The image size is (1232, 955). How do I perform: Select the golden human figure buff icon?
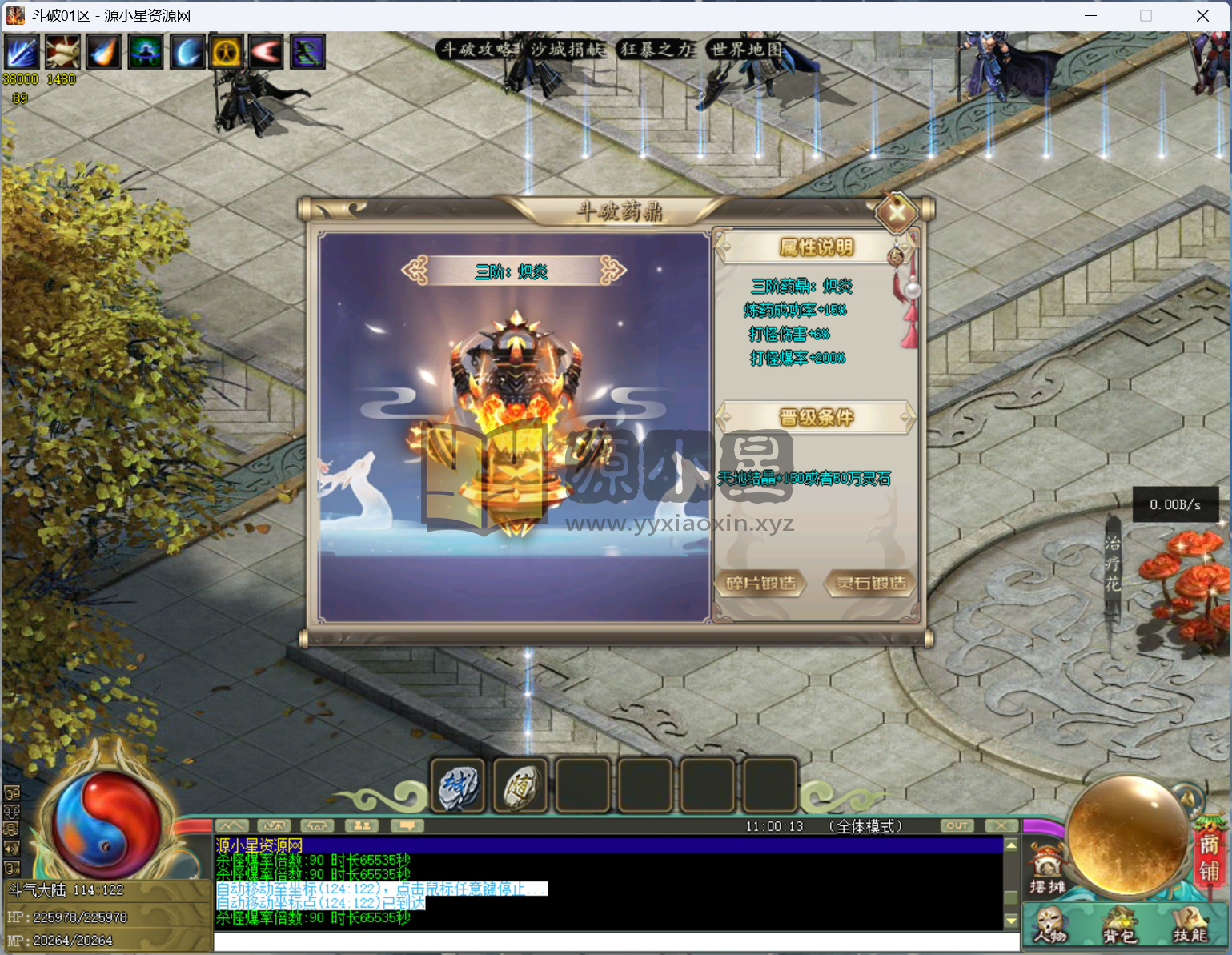pyautogui.click(x=227, y=52)
